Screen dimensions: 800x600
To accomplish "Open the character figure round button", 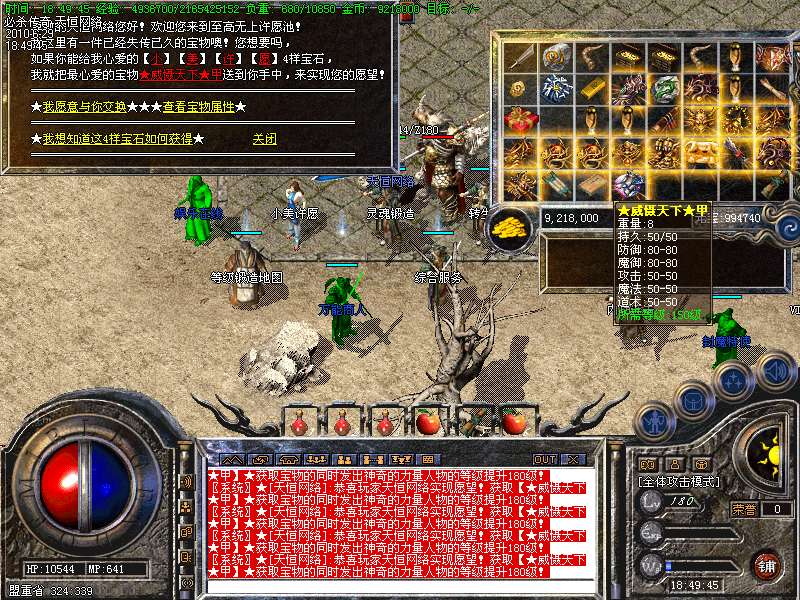I will 657,421.
